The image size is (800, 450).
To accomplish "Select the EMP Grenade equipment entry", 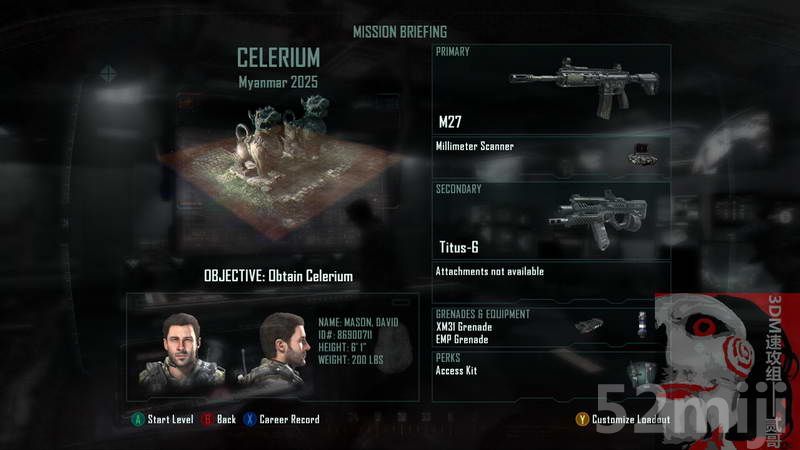I will (x=463, y=340).
